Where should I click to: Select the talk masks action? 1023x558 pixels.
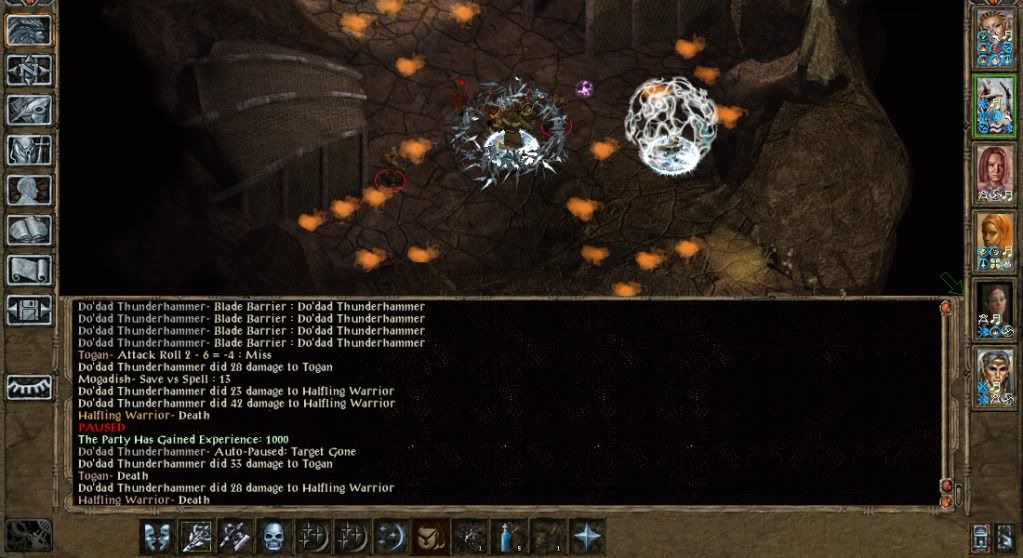point(157,535)
